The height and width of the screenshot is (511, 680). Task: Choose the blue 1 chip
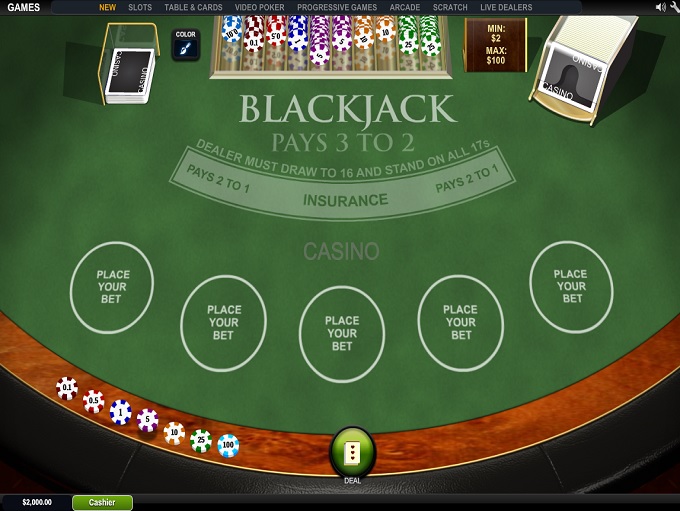(121, 412)
